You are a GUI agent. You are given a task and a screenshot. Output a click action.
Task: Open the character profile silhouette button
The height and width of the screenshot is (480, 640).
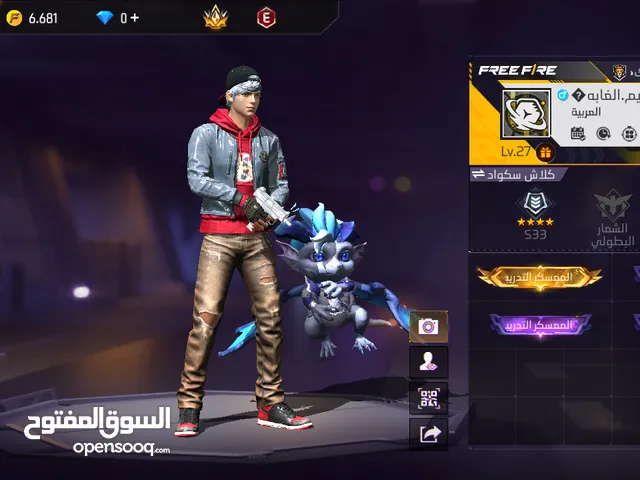point(429,362)
